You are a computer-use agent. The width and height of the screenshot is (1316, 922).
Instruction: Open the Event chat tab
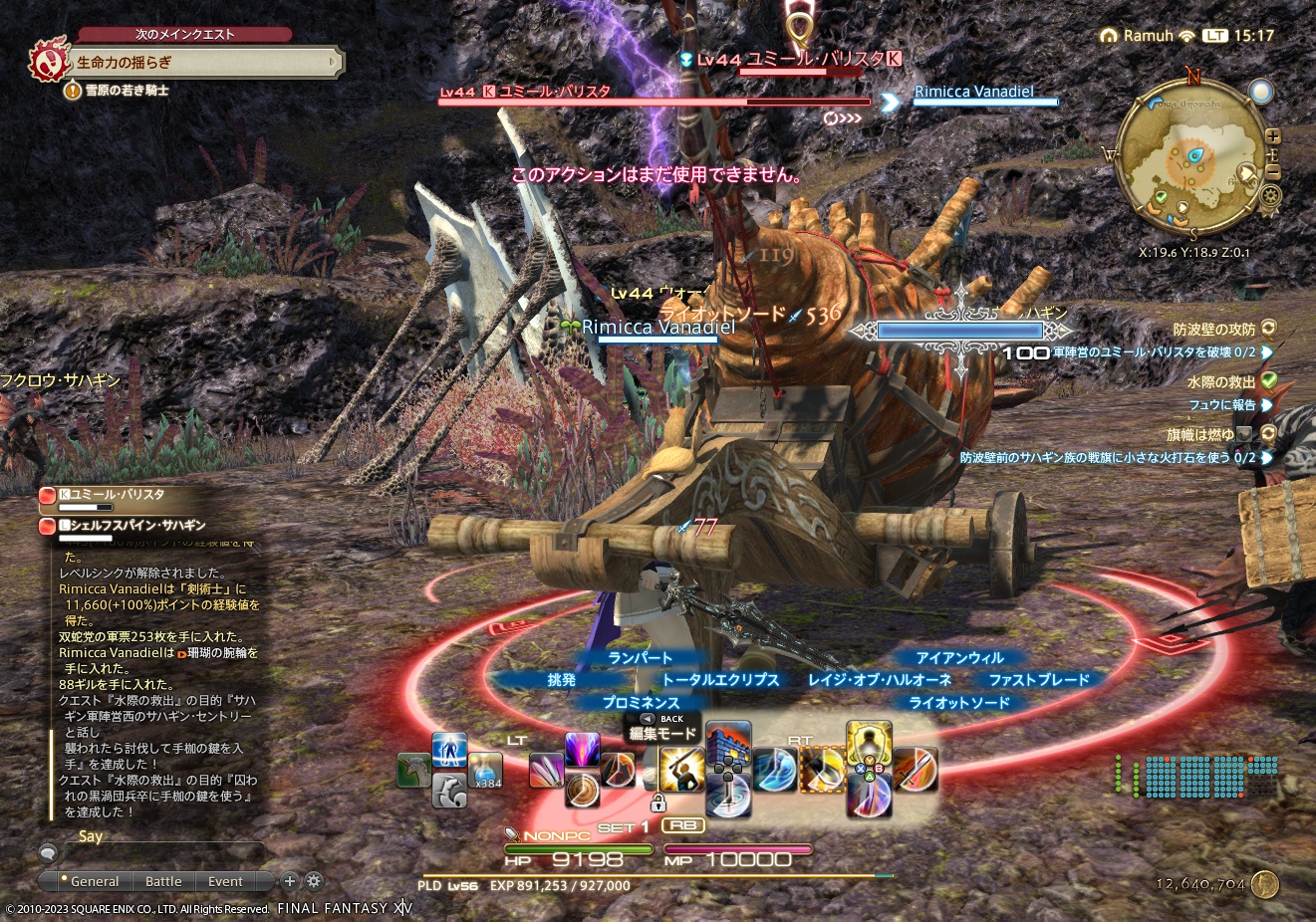click(225, 880)
